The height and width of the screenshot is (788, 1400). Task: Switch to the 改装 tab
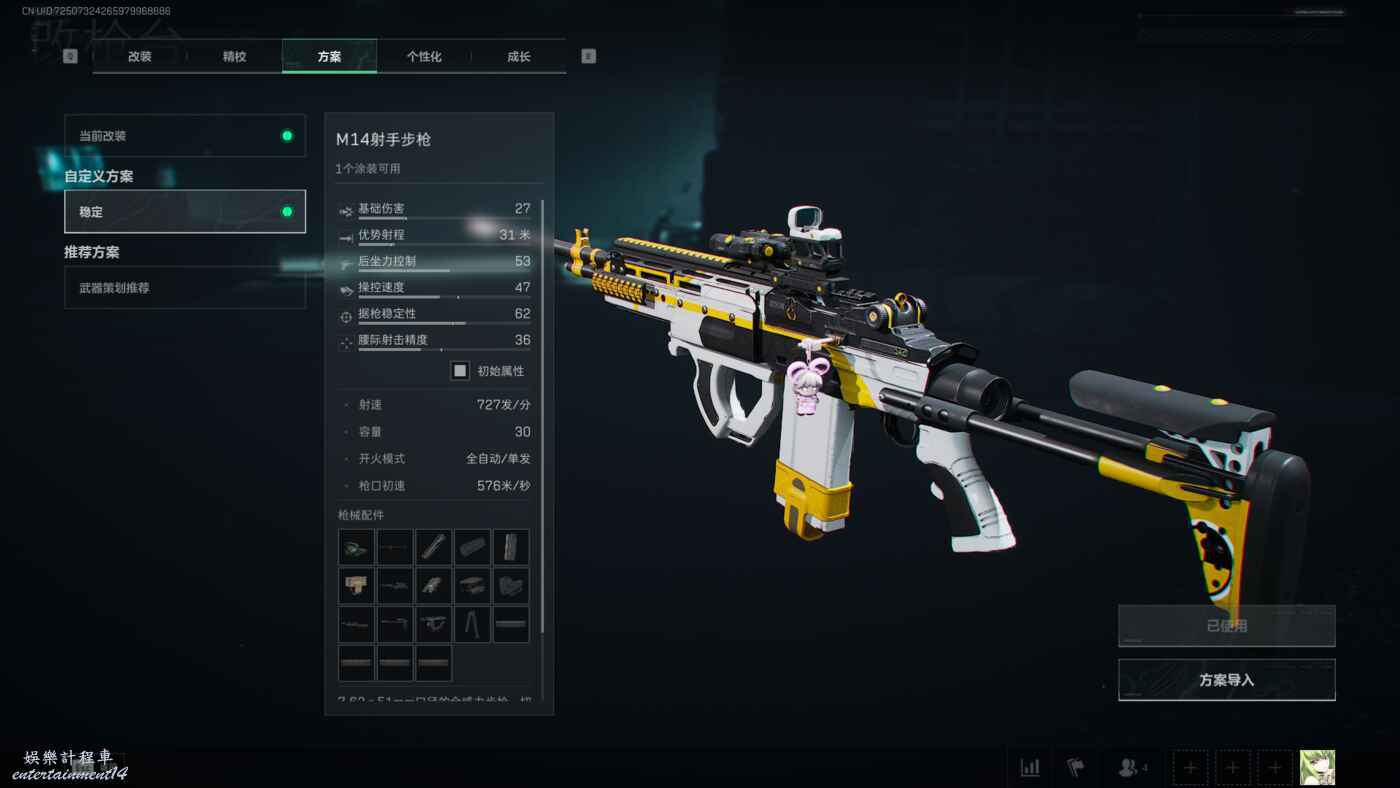(x=139, y=57)
